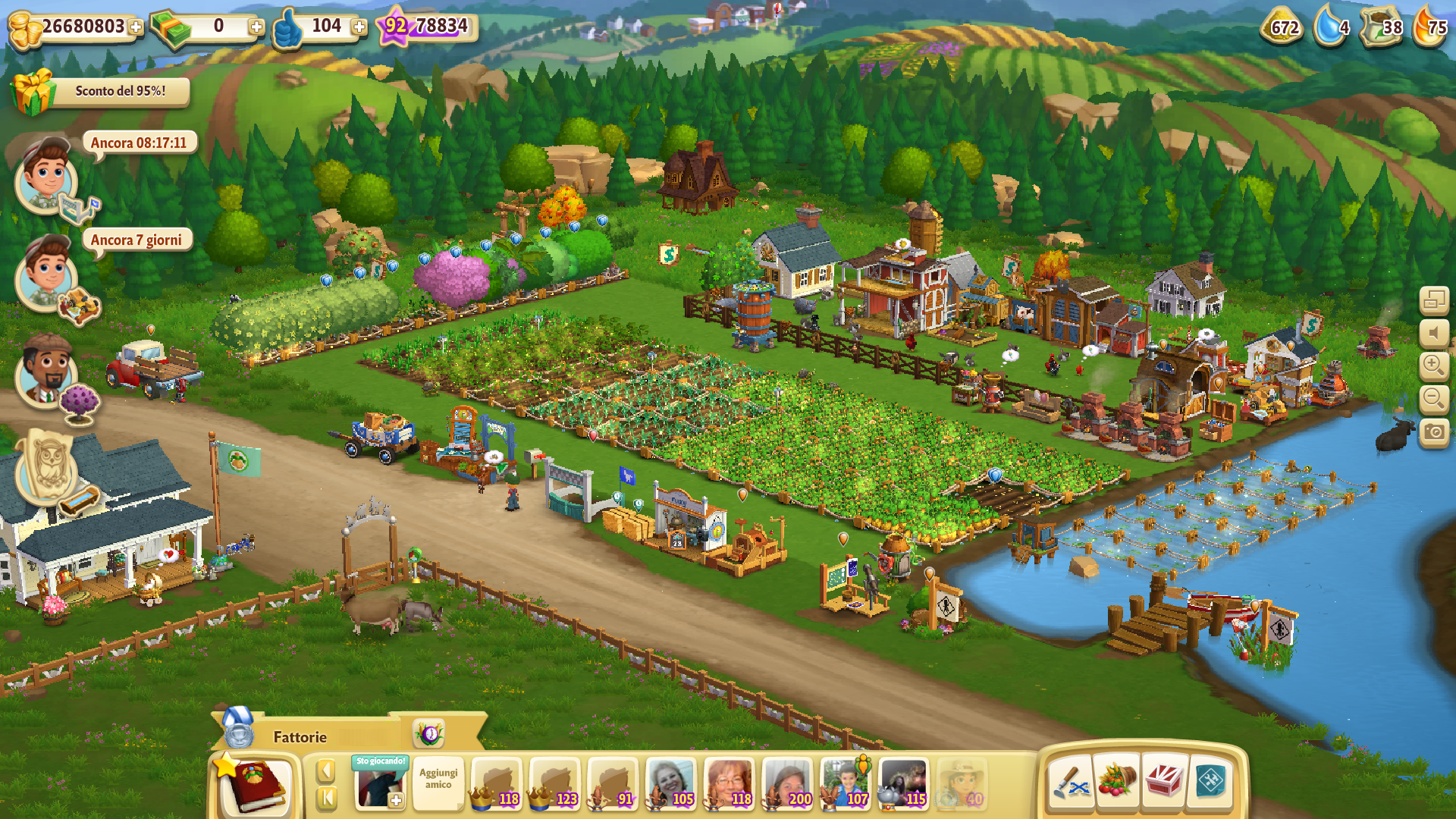
Task: Add more coins with the plus button
Action: [x=136, y=27]
